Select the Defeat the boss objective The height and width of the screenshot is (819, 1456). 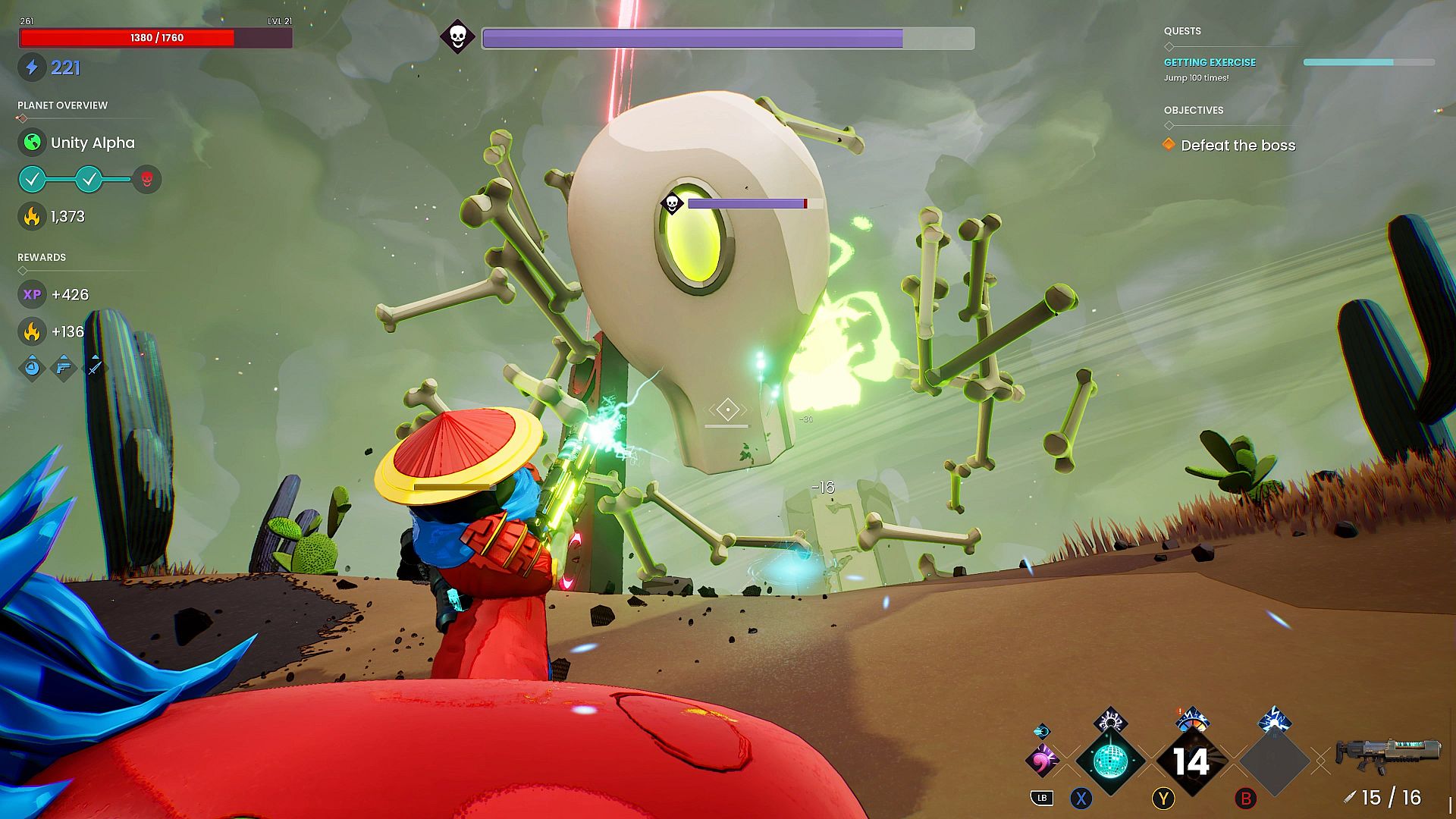[x=1238, y=146]
